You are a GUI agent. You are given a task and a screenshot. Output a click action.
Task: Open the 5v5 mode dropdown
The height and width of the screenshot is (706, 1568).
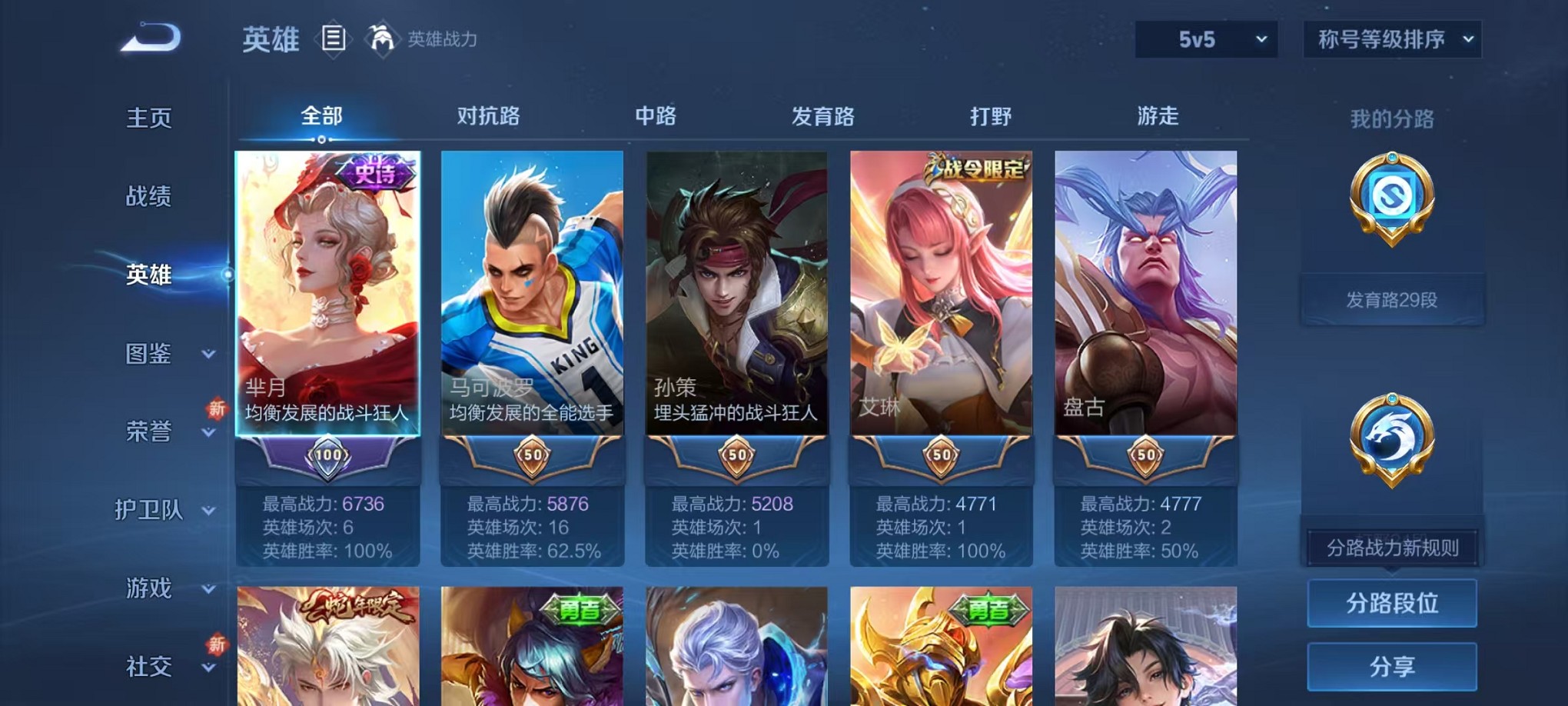(1204, 37)
